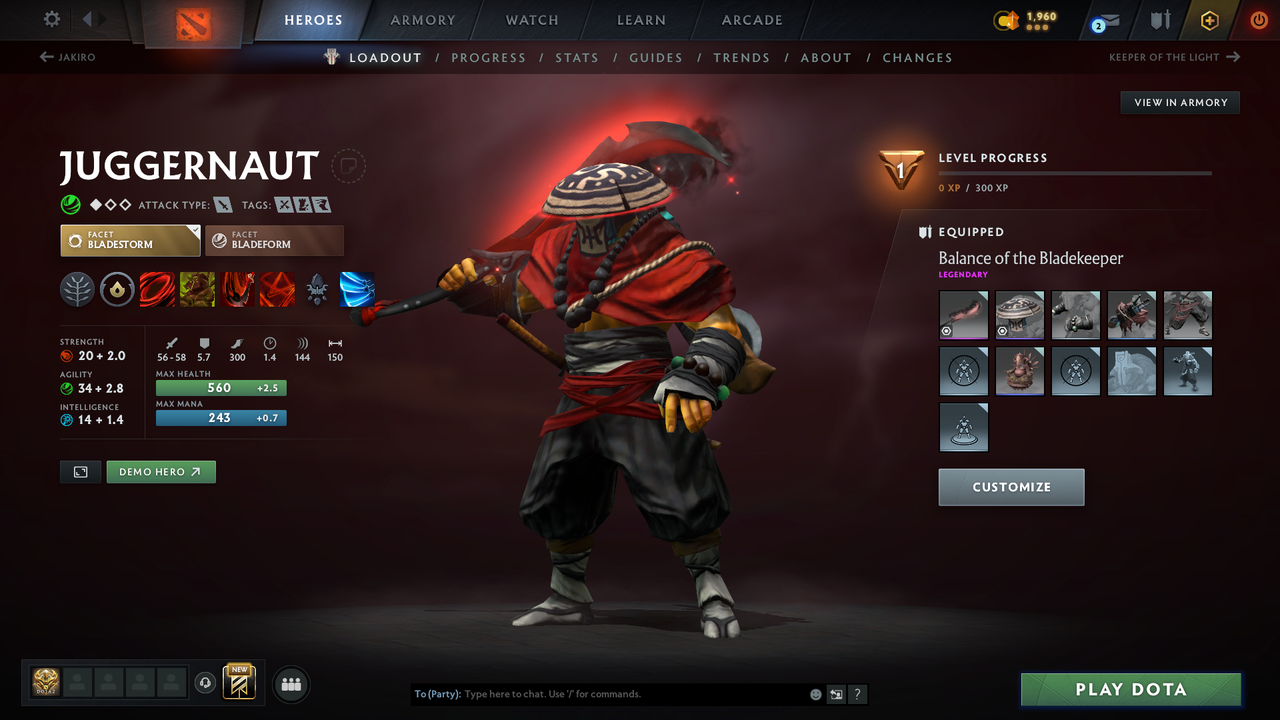Open the power/exit icon top right
This screenshot has height=720, width=1280.
(x=1258, y=20)
